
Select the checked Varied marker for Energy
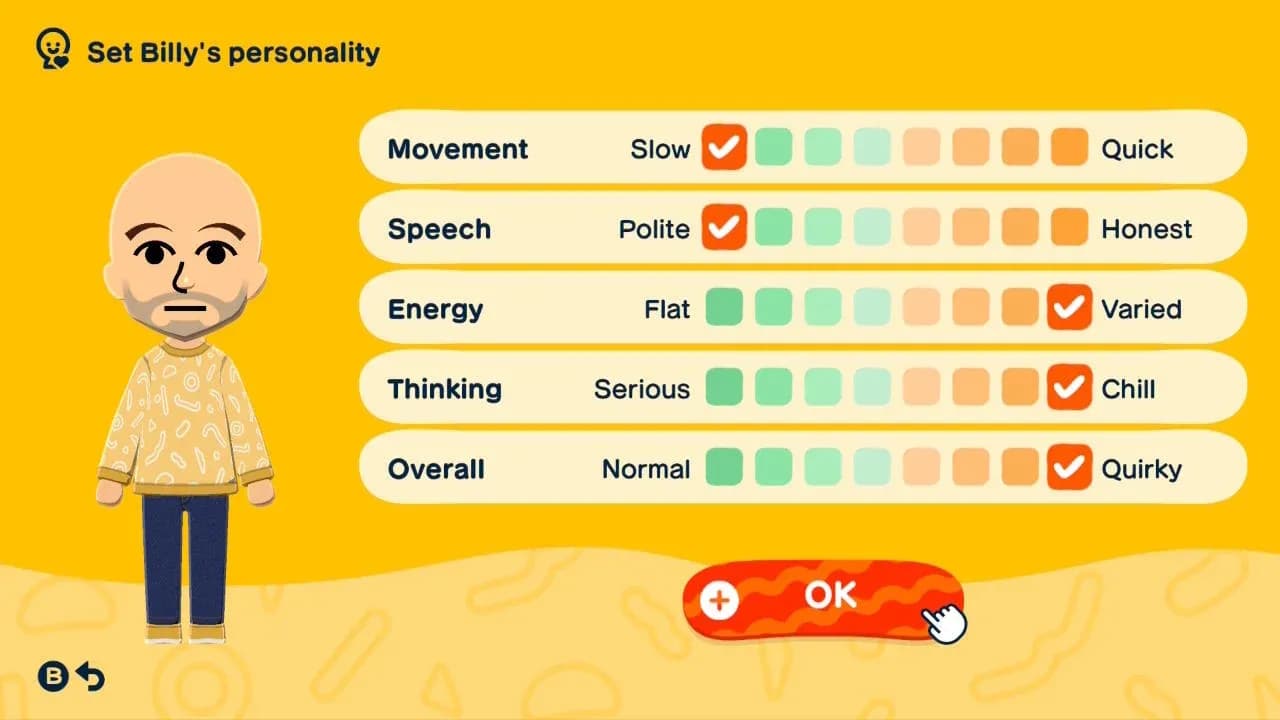pyautogui.click(x=1068, y=308)
